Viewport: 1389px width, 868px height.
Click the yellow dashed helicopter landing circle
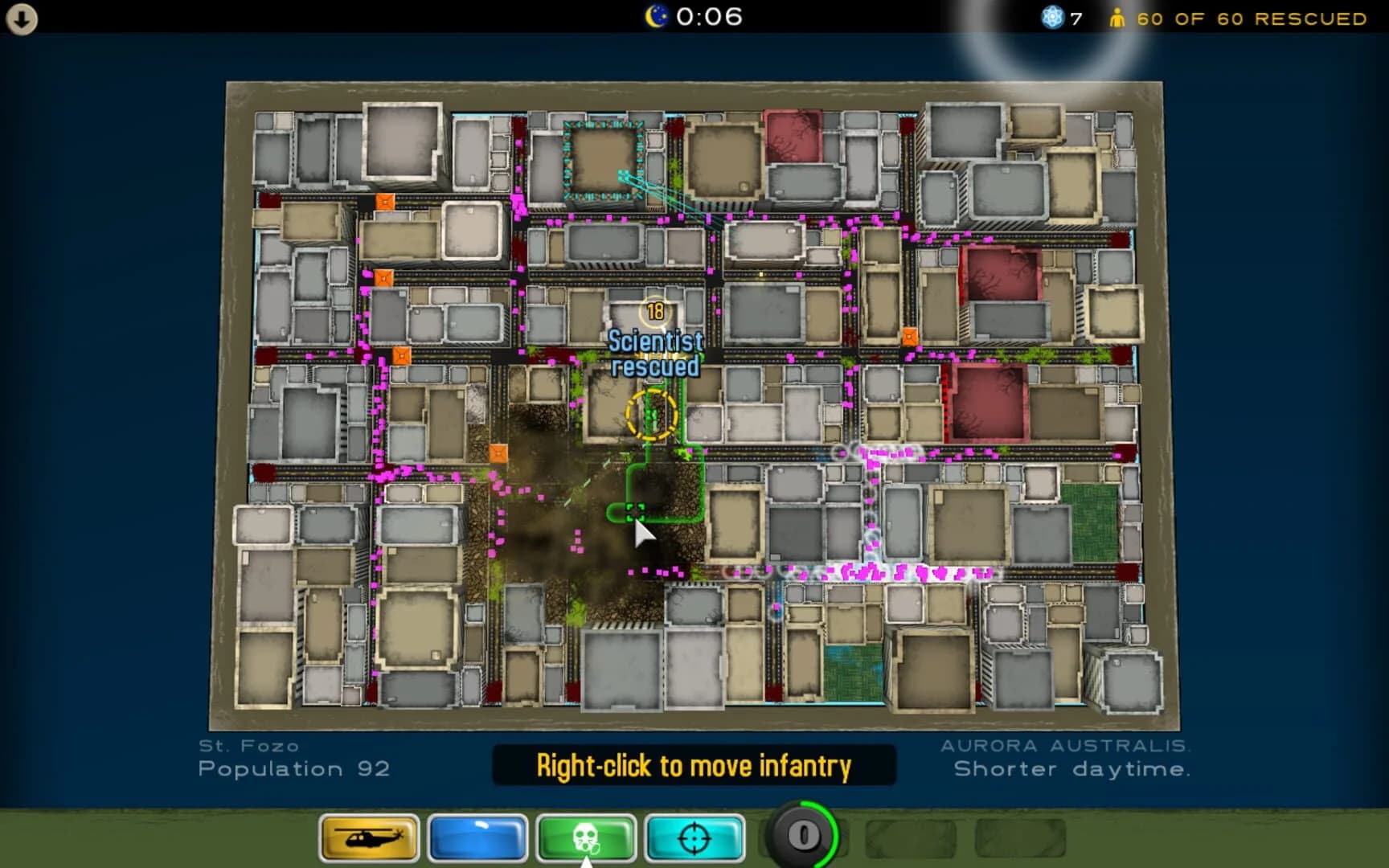tap(651, 412)
